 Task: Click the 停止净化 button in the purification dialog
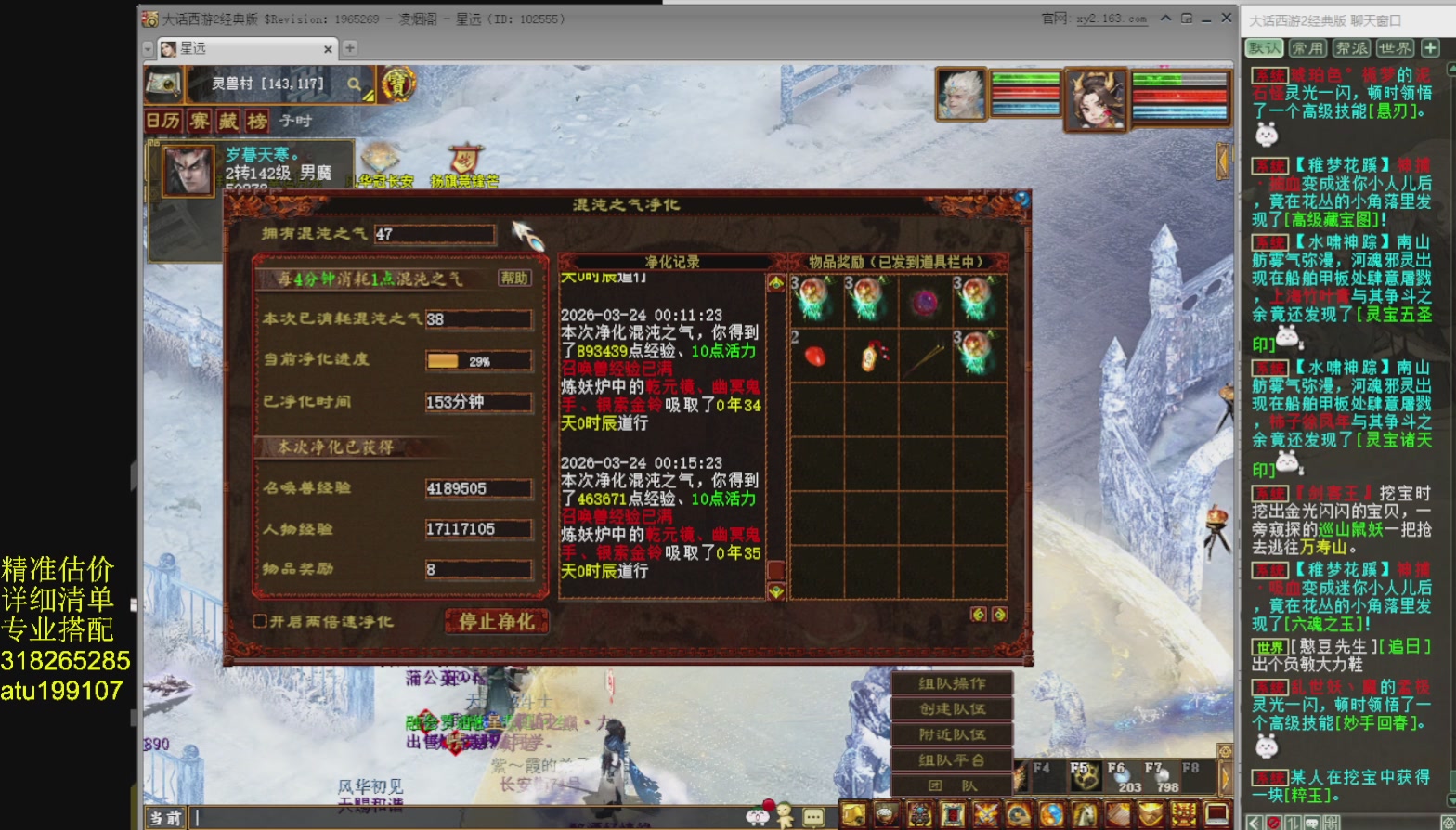(x=497, y=622)
